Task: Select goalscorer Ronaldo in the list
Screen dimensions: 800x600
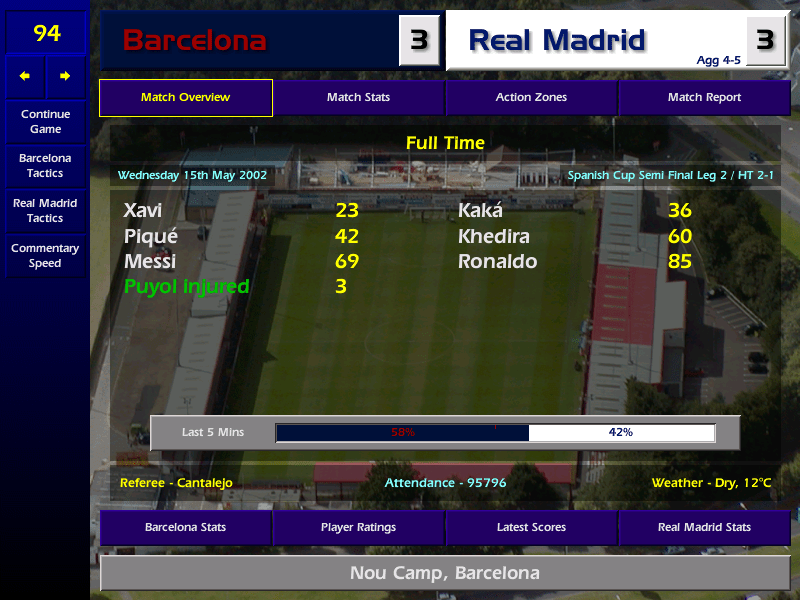Action: pos(497,262)
